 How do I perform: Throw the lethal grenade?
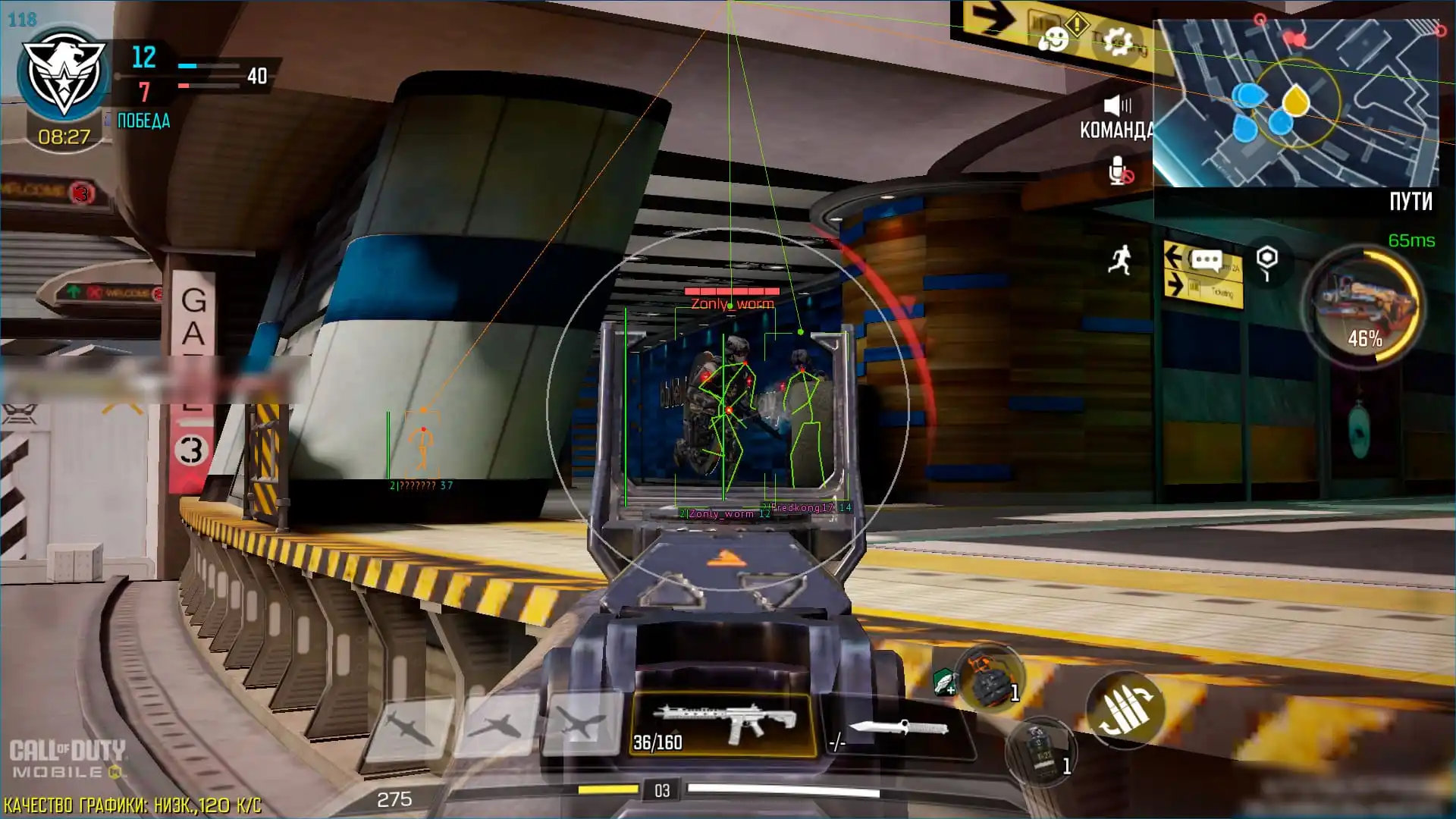(x=988, y=678)
